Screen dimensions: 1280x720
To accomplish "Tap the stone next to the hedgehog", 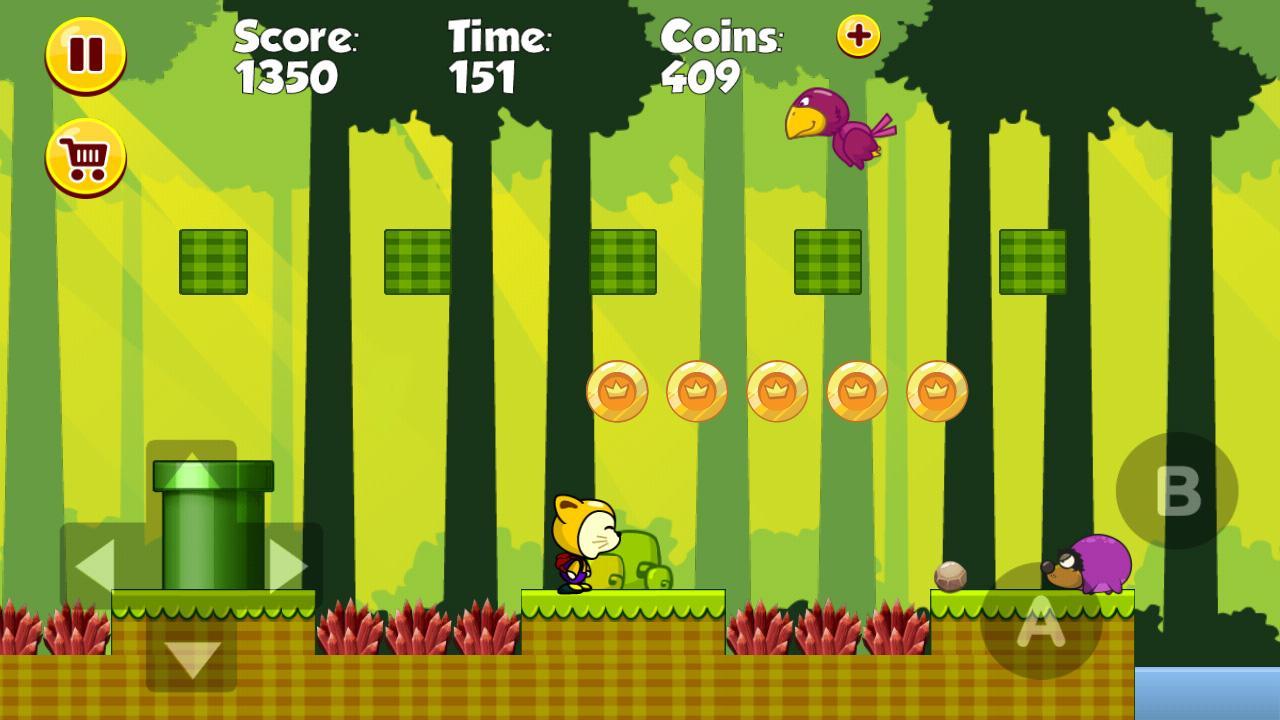I will pos(951,577).
